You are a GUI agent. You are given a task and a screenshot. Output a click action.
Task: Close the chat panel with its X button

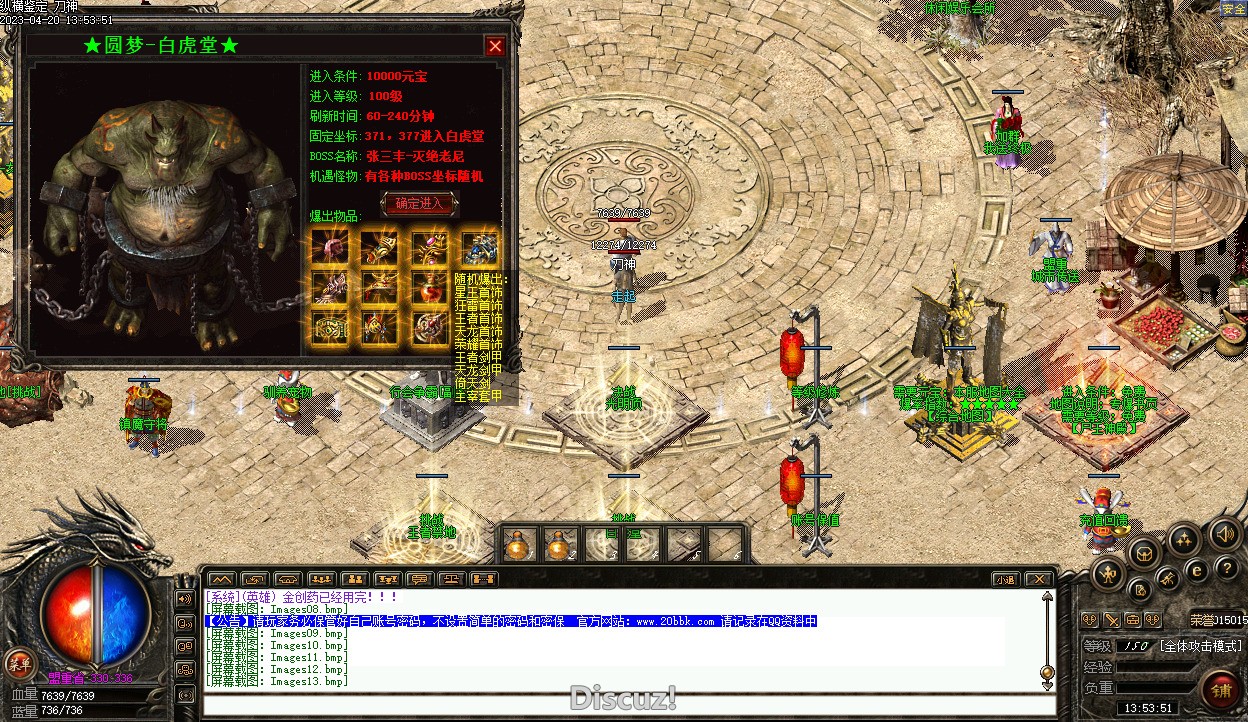click(1039, 579)
